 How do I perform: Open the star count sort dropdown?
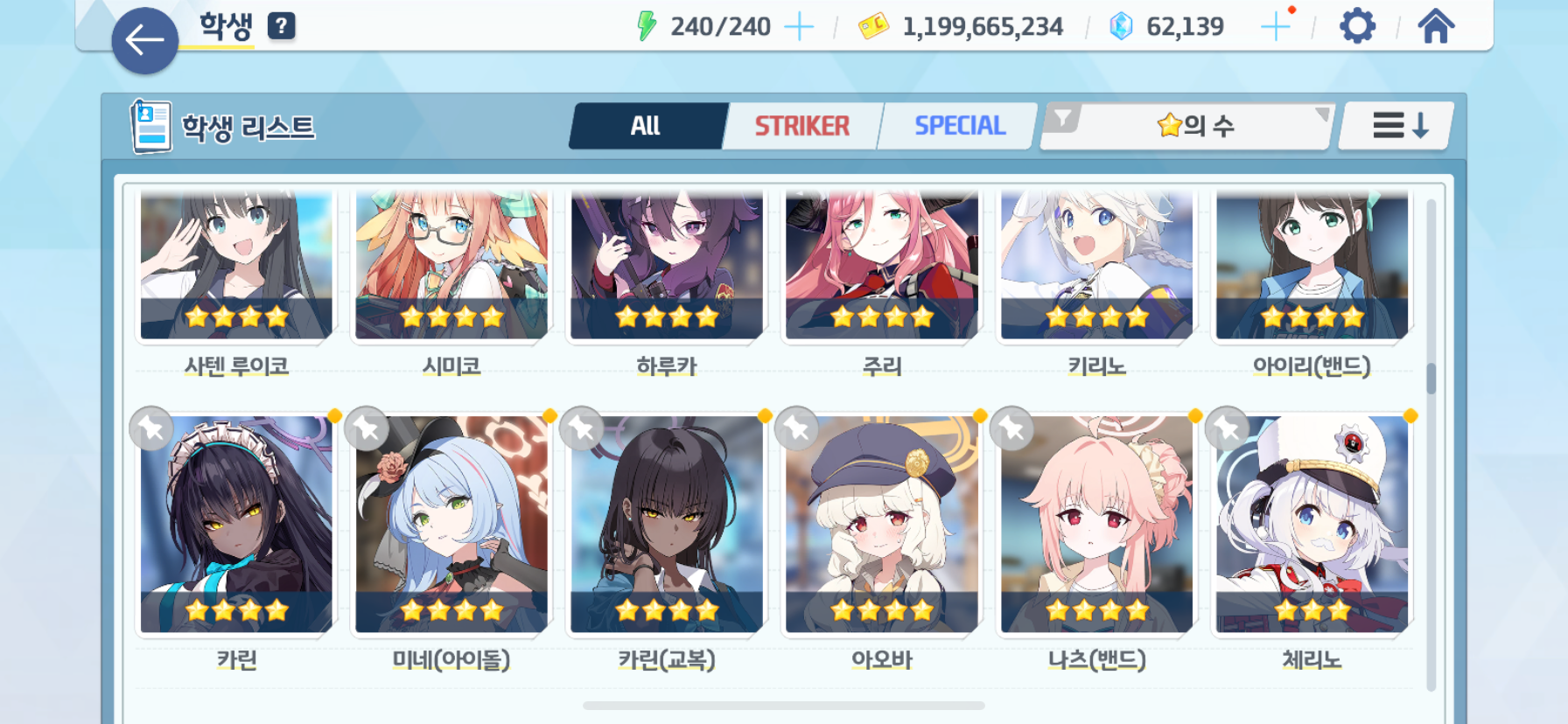tap(1194, 126)
